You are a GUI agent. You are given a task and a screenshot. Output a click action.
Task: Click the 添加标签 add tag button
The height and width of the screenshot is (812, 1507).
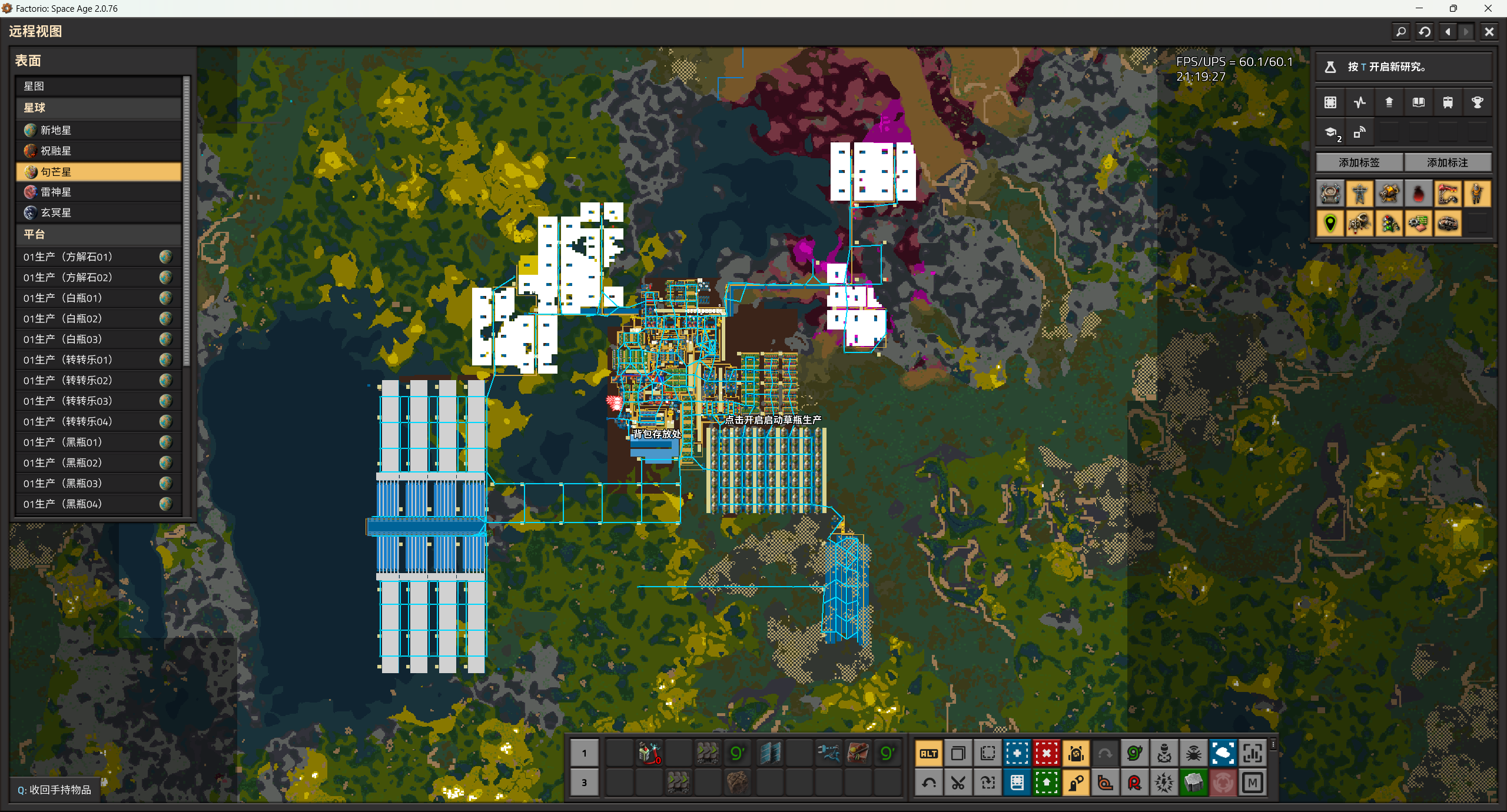(1359, 162)
